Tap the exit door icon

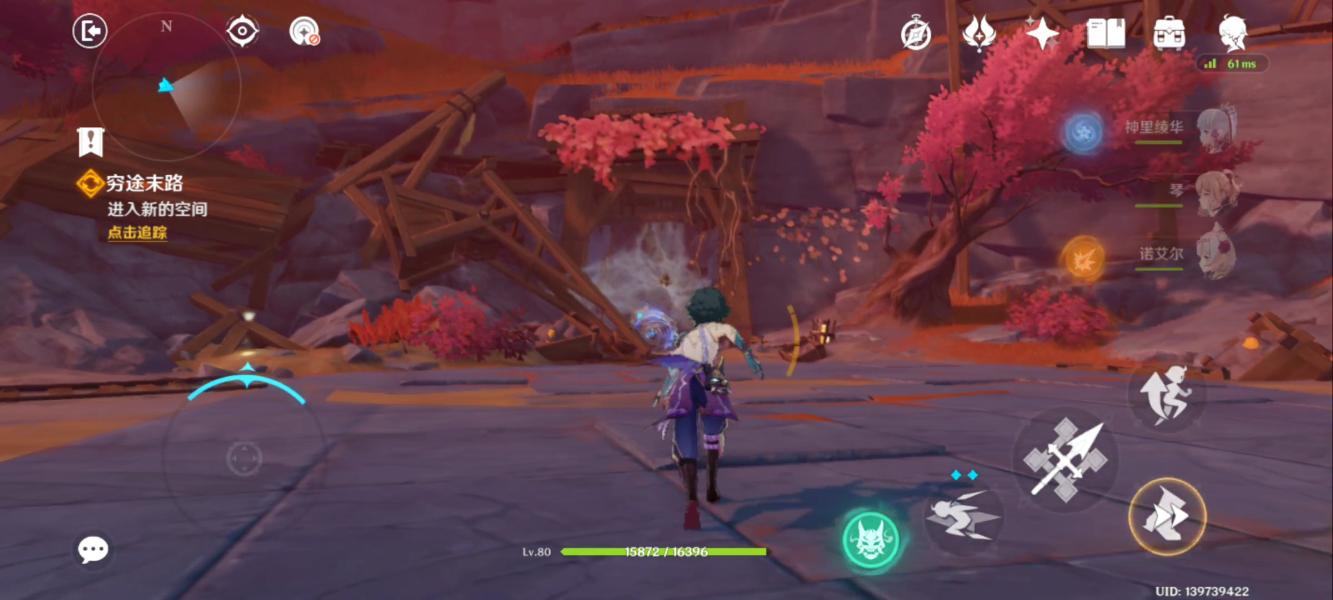(90, 31)
